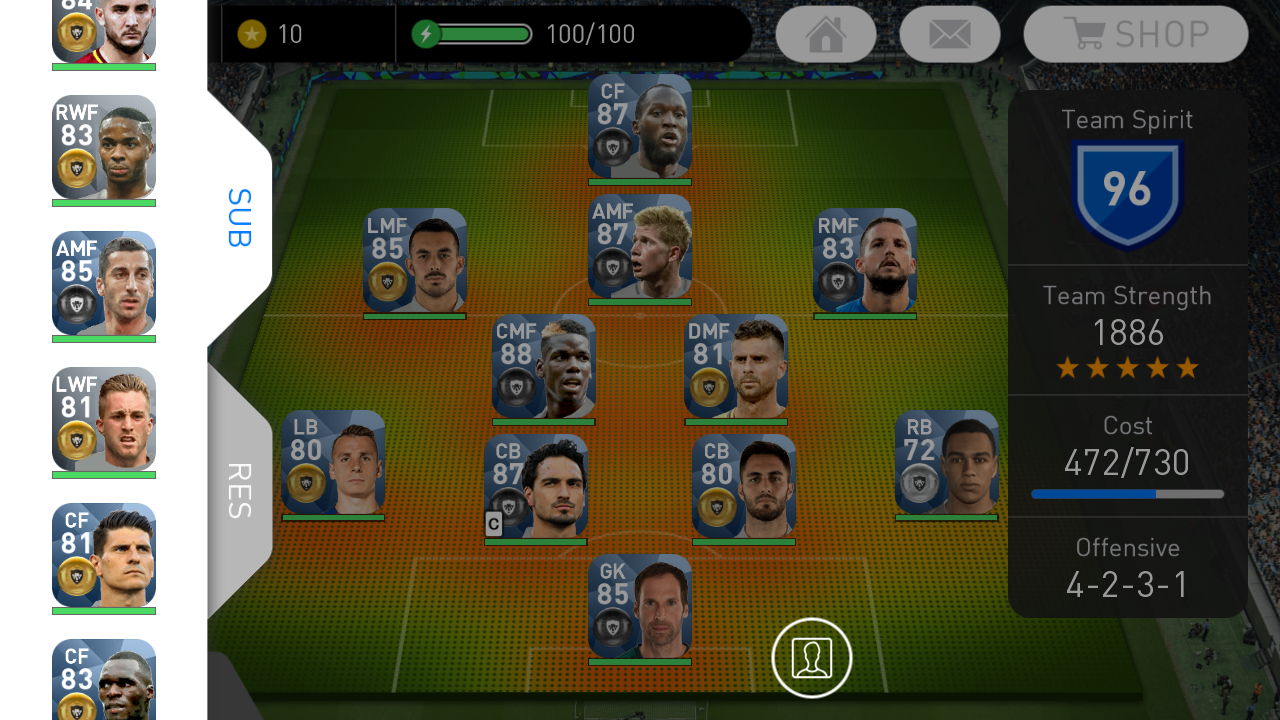1280x720 pixels.
Task: Switch to the SUB tab
Action: pos(238,217)
